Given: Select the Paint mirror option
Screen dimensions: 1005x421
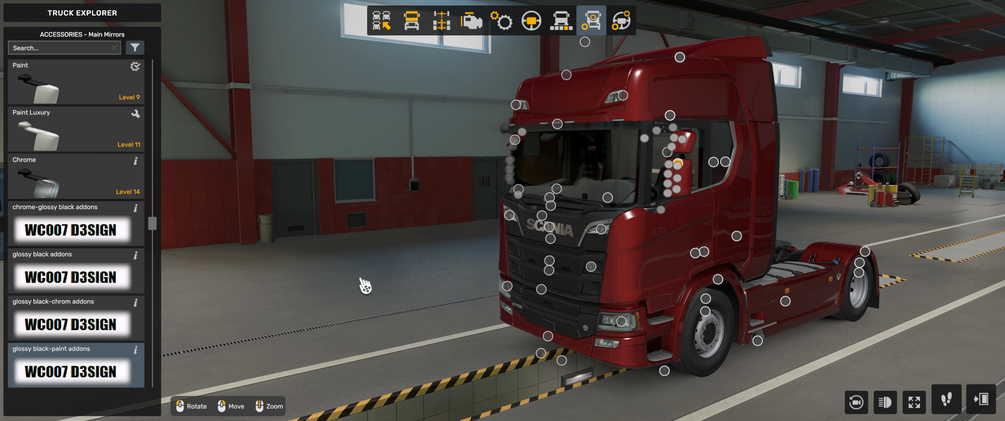Looking at the screenshot, I should pyautogui.click(x=76, y=82).
